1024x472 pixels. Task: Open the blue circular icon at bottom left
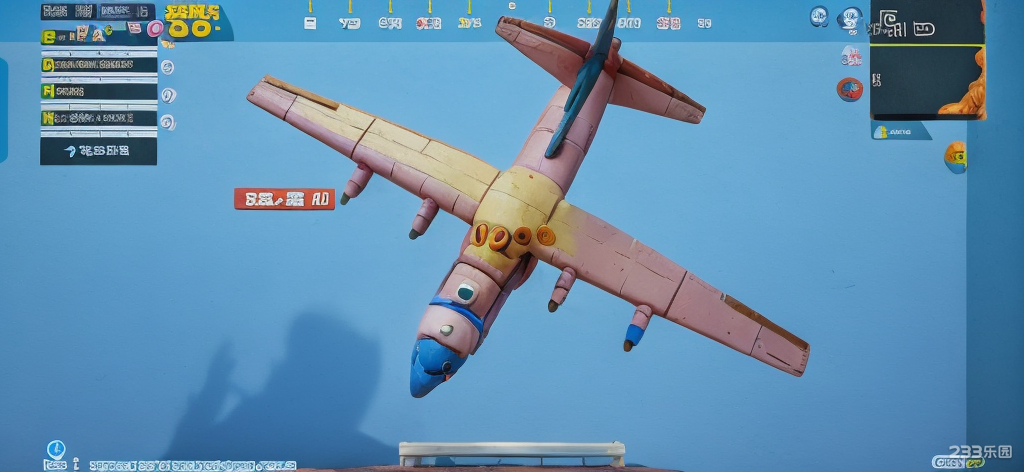point(56,450)
